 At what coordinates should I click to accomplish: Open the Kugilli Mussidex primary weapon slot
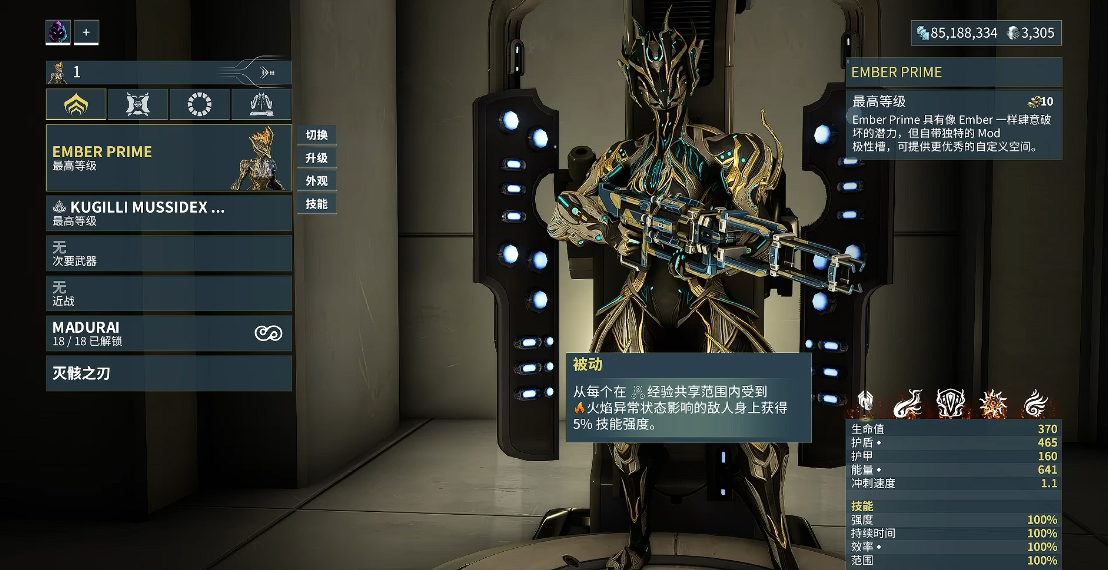[x=168, y=213]
